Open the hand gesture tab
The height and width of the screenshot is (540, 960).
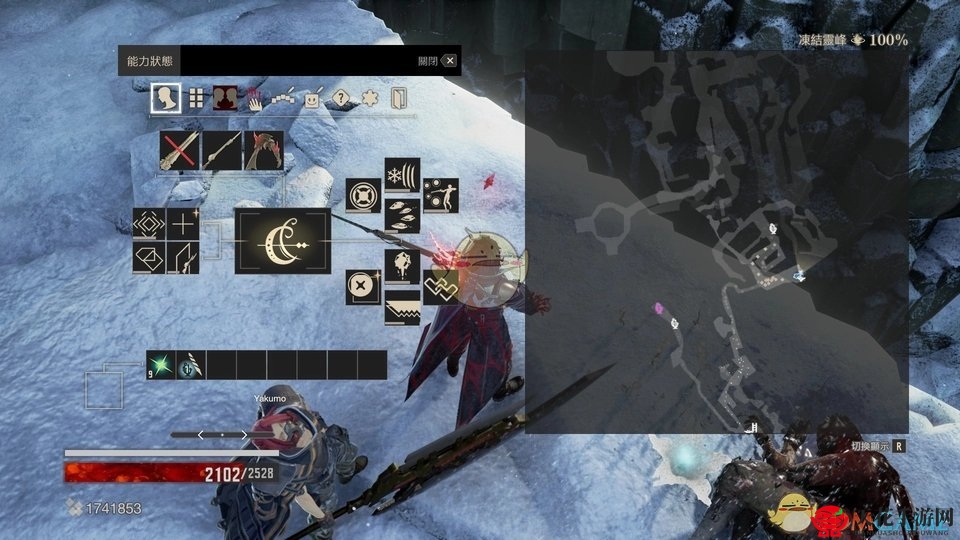pyautogui.click(x=256, y=99)
